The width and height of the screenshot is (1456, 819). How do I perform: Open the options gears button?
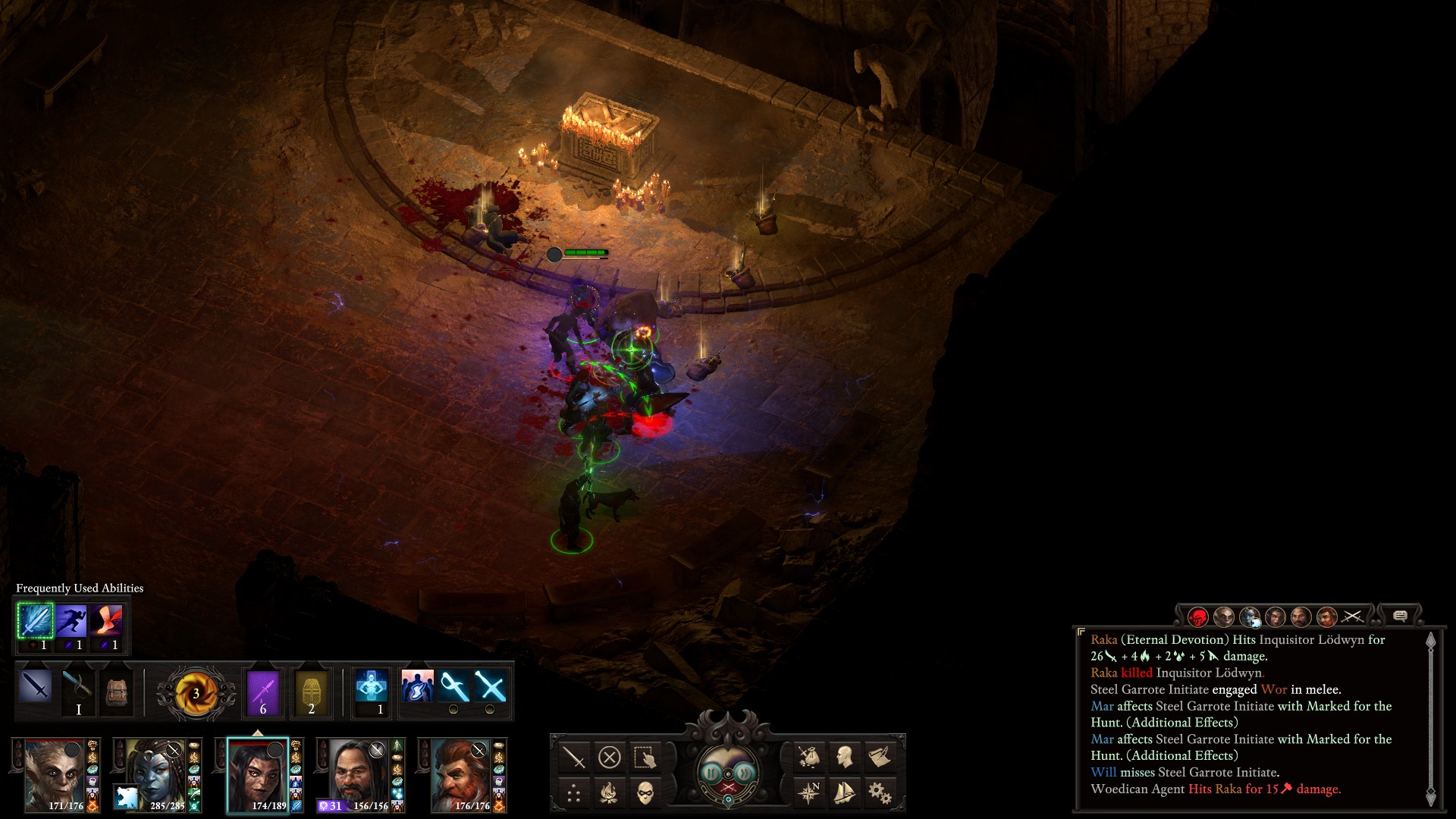pos(880,792)
